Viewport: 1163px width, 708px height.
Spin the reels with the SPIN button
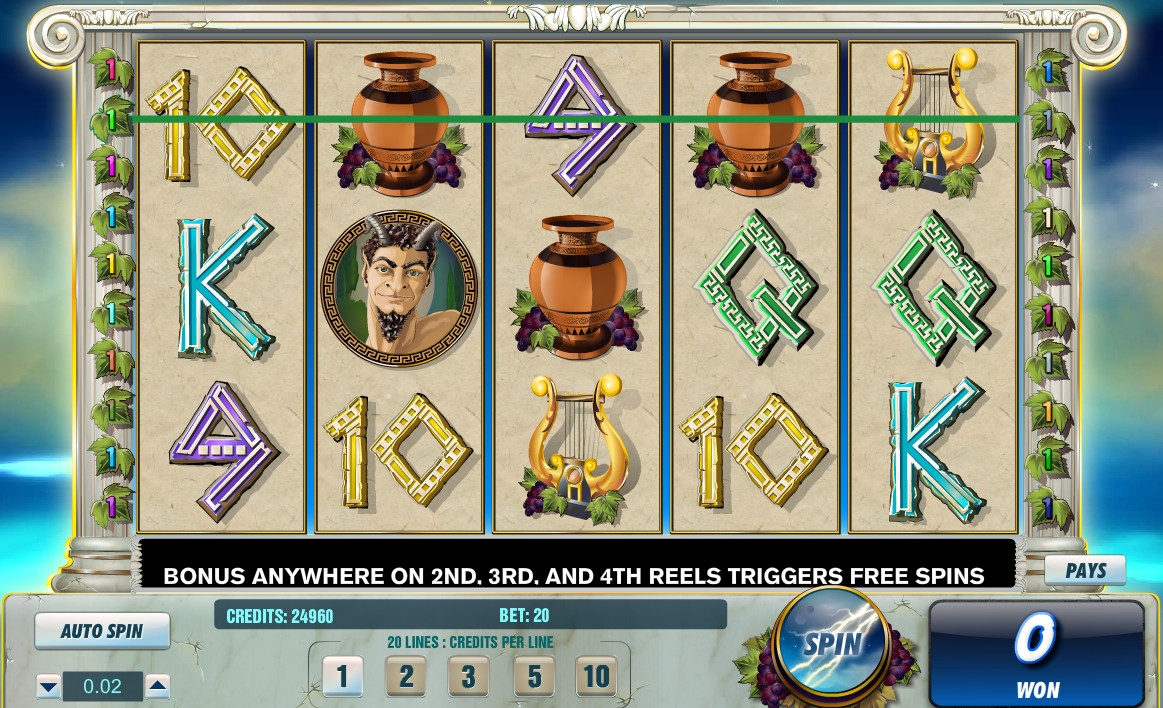831,644
